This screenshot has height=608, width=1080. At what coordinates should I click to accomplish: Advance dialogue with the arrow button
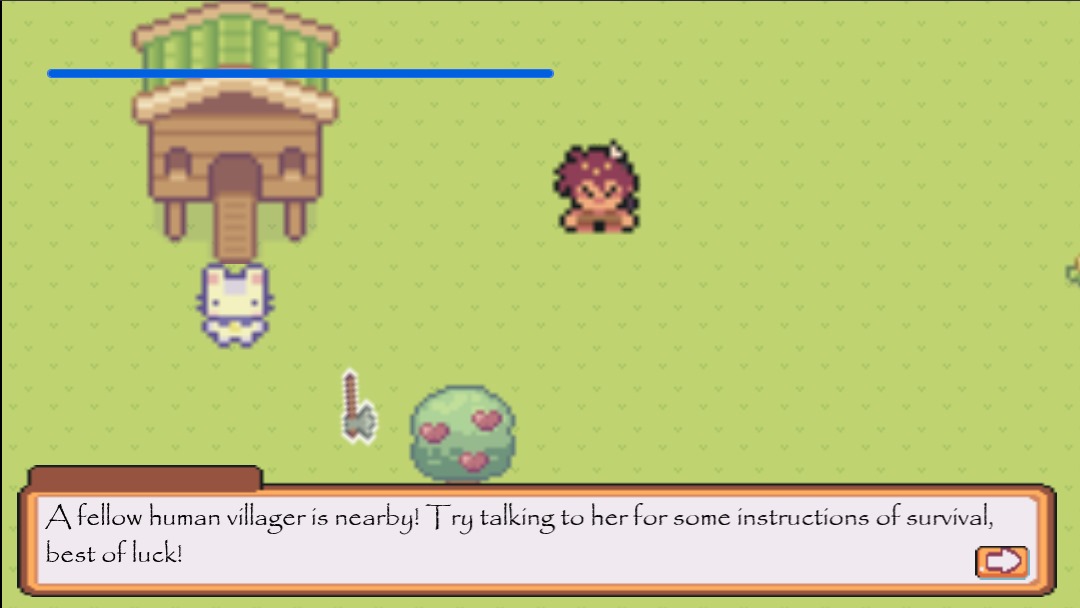click(x=1001, y=562)
